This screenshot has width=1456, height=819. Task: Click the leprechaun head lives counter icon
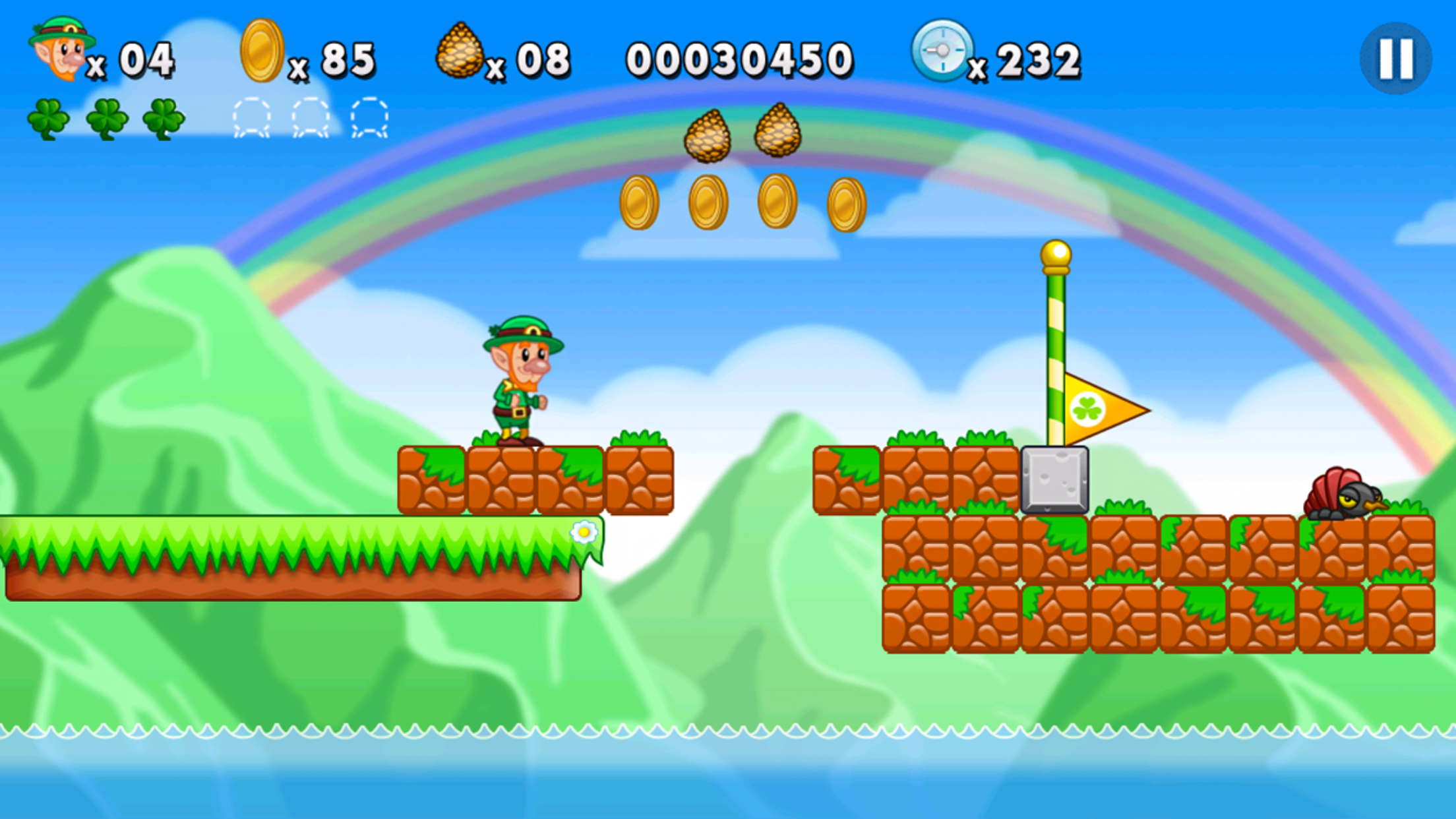(59, 49)
